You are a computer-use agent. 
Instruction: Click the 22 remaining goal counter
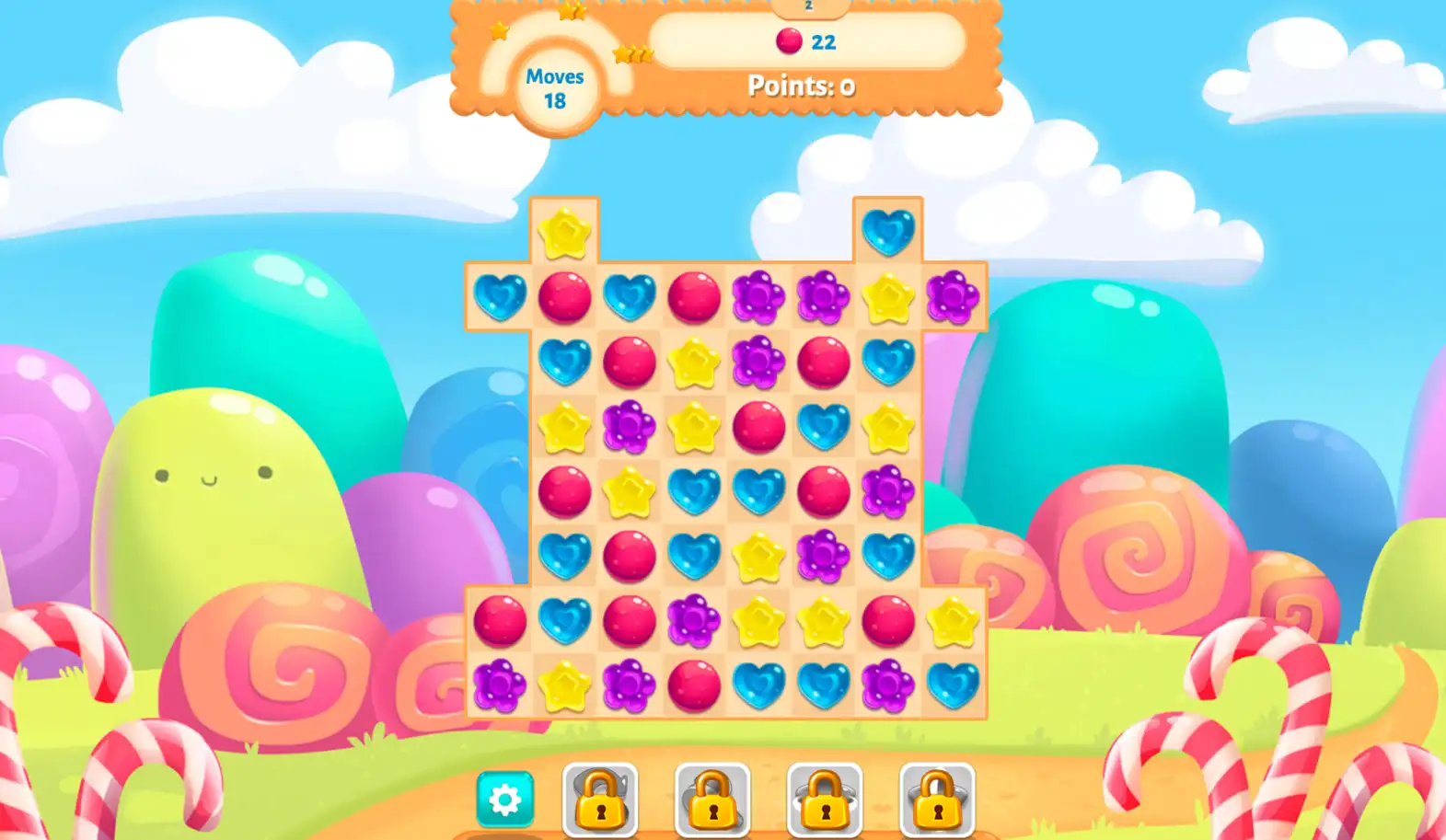826,41
